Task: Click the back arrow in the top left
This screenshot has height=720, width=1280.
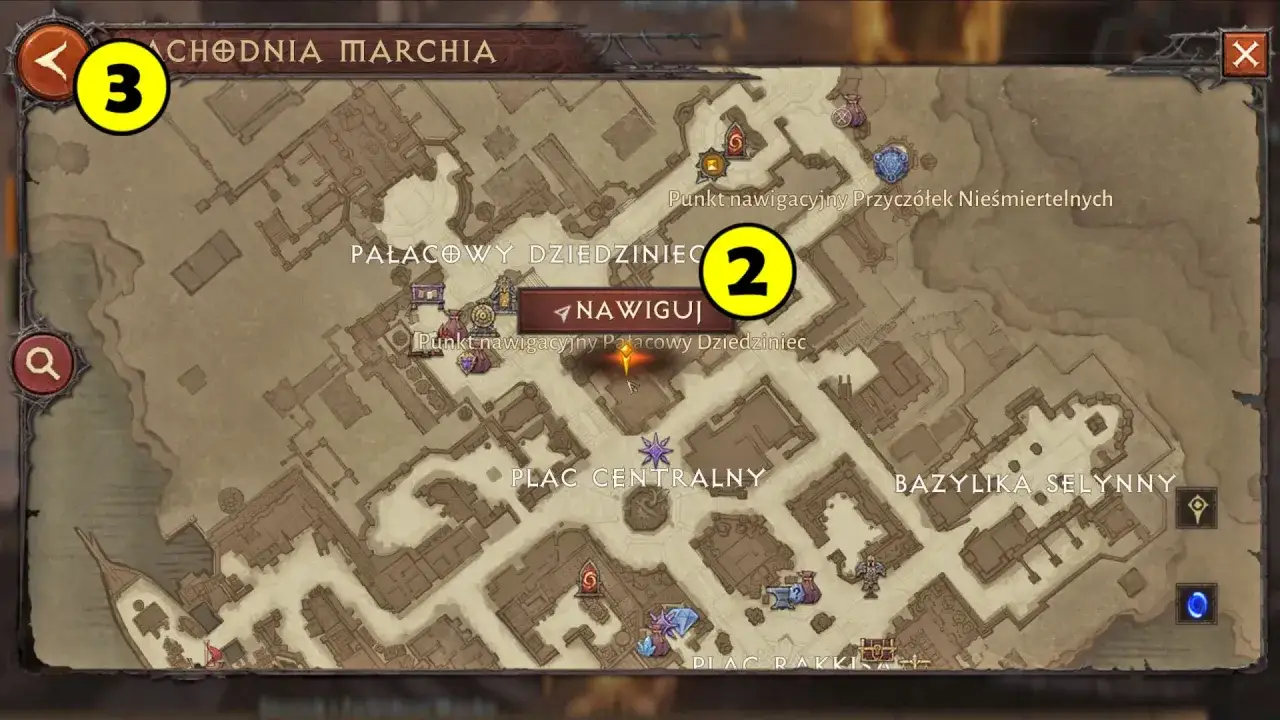Action: point(45,62)
